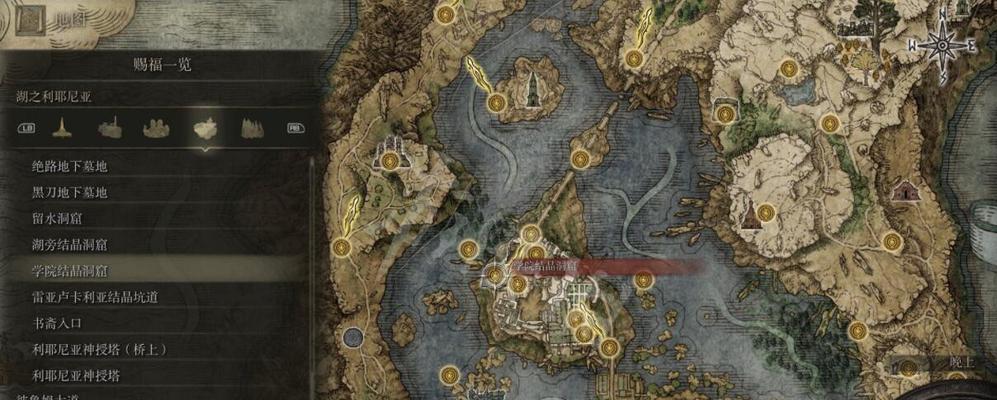Click the grey round marker on the western shore
This screenshot has width=997, height=400.
click(352, 338)
